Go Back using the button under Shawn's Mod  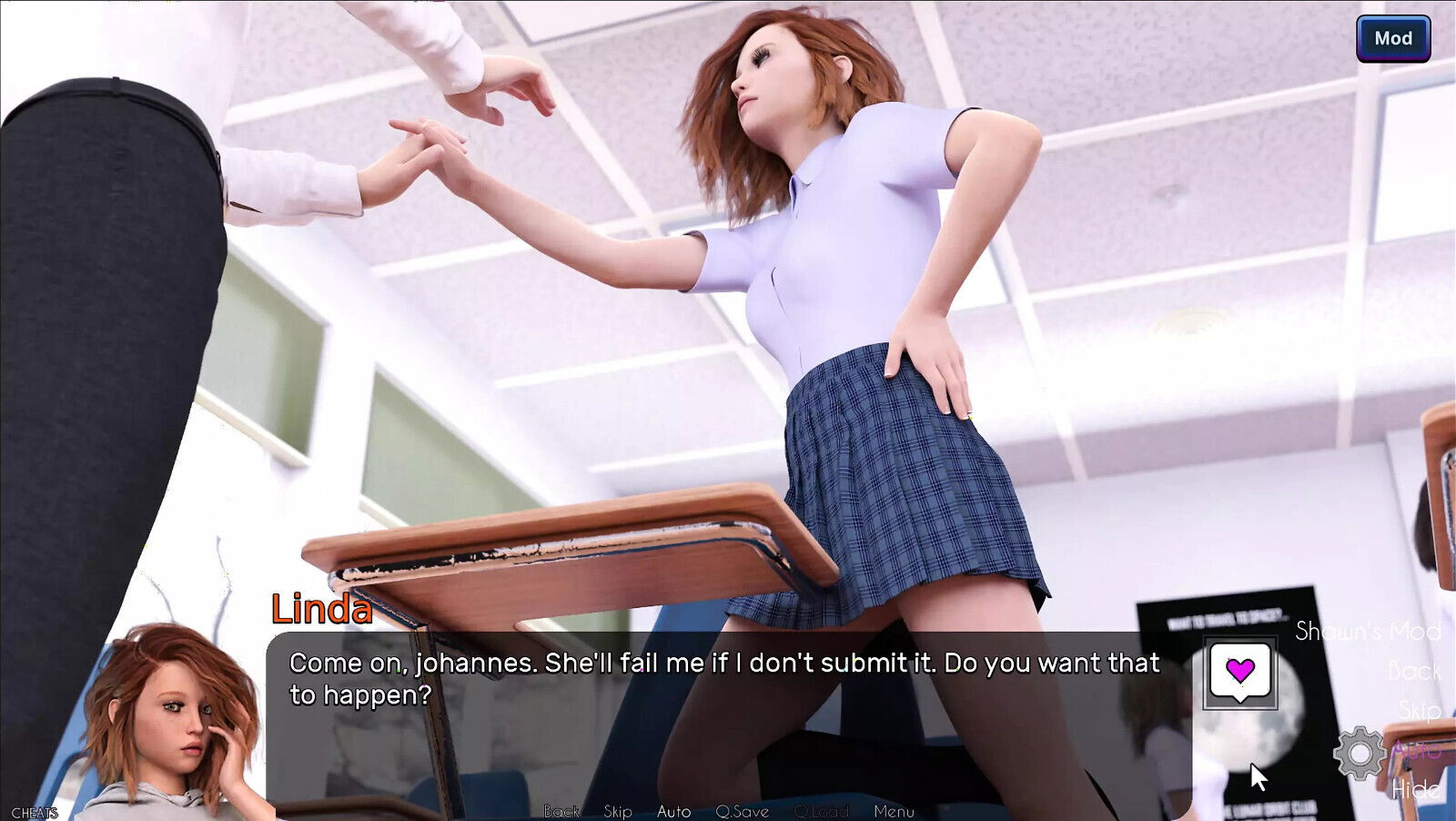[x=1414, y=672]
